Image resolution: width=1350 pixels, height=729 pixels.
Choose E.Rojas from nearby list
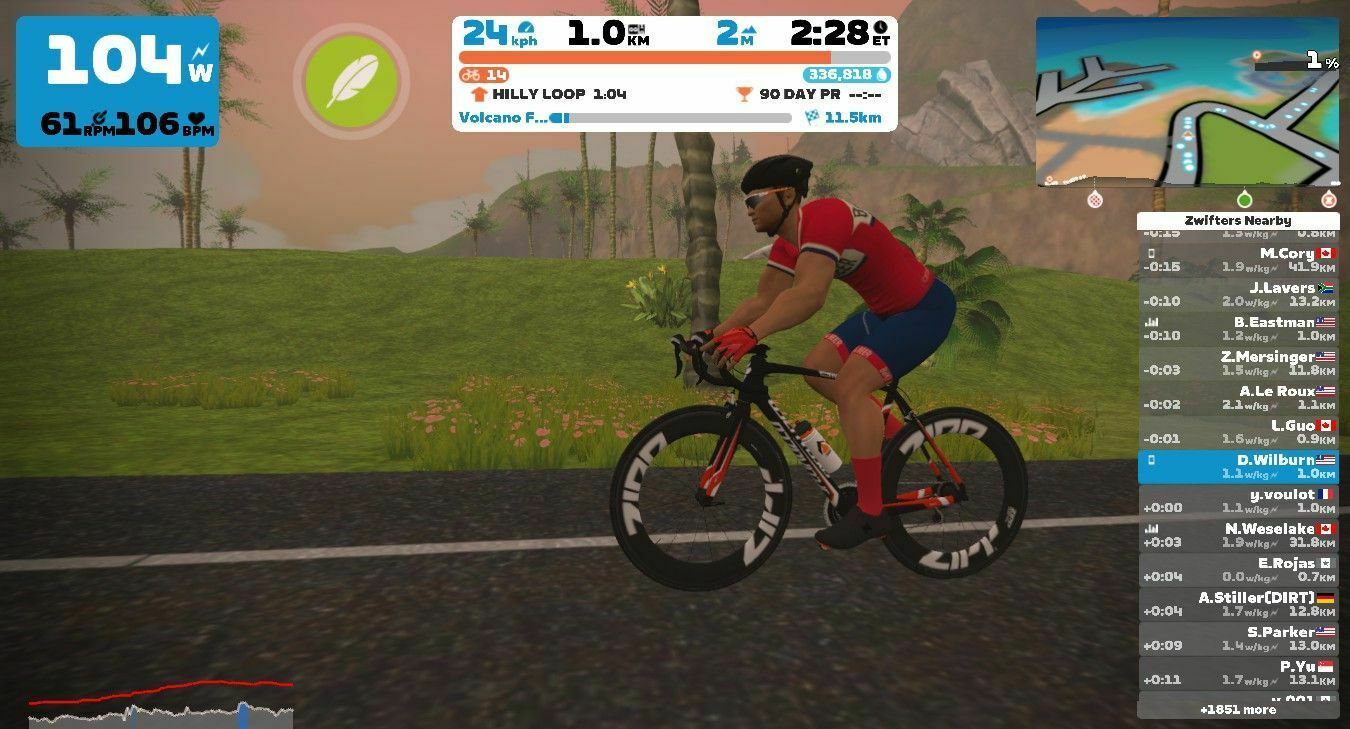[x=1238, y=570]
